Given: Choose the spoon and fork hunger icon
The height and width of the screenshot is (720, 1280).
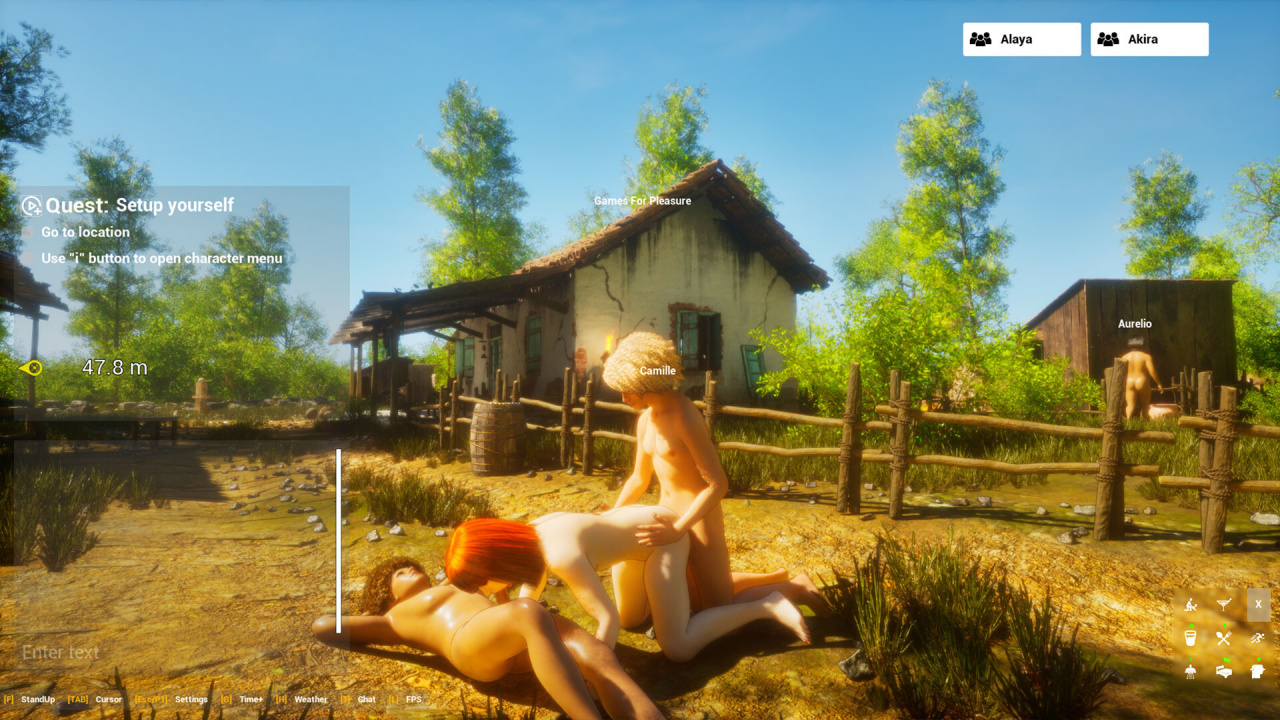Looking at the screenshot, I should tap(1223, 637).
